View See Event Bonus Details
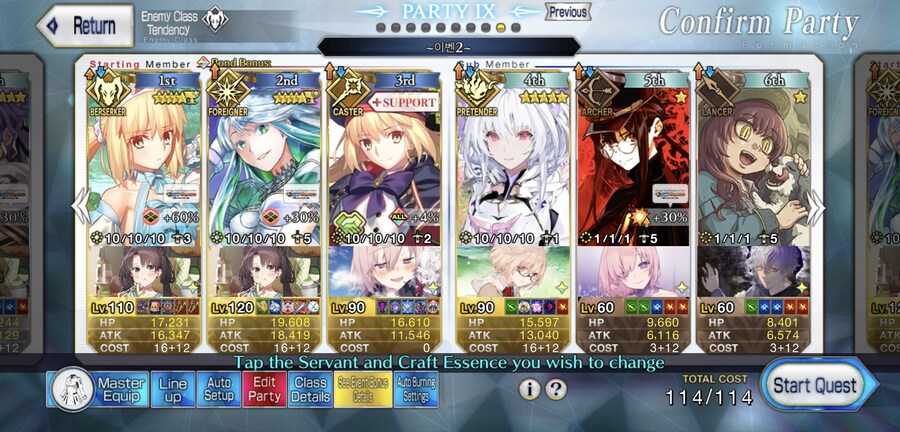The height and width of the screenshot is (432, 900). (362, 390)
